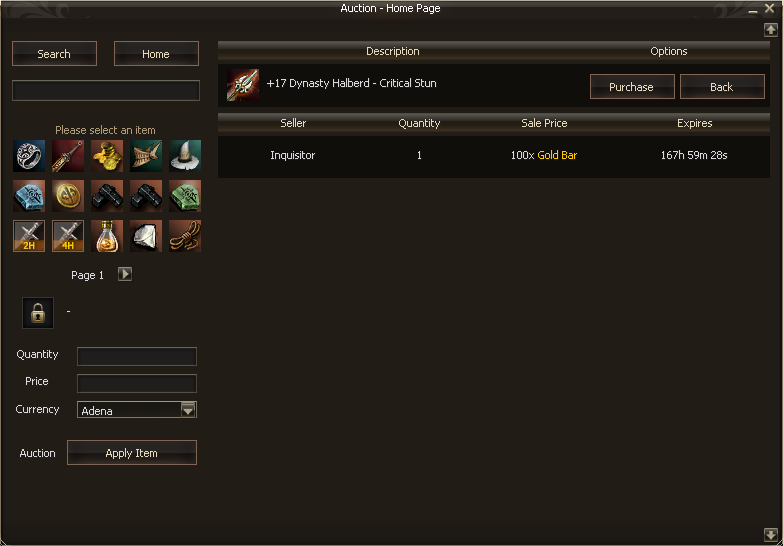
Task: Go Back from the listing
Action: (722, 87)
